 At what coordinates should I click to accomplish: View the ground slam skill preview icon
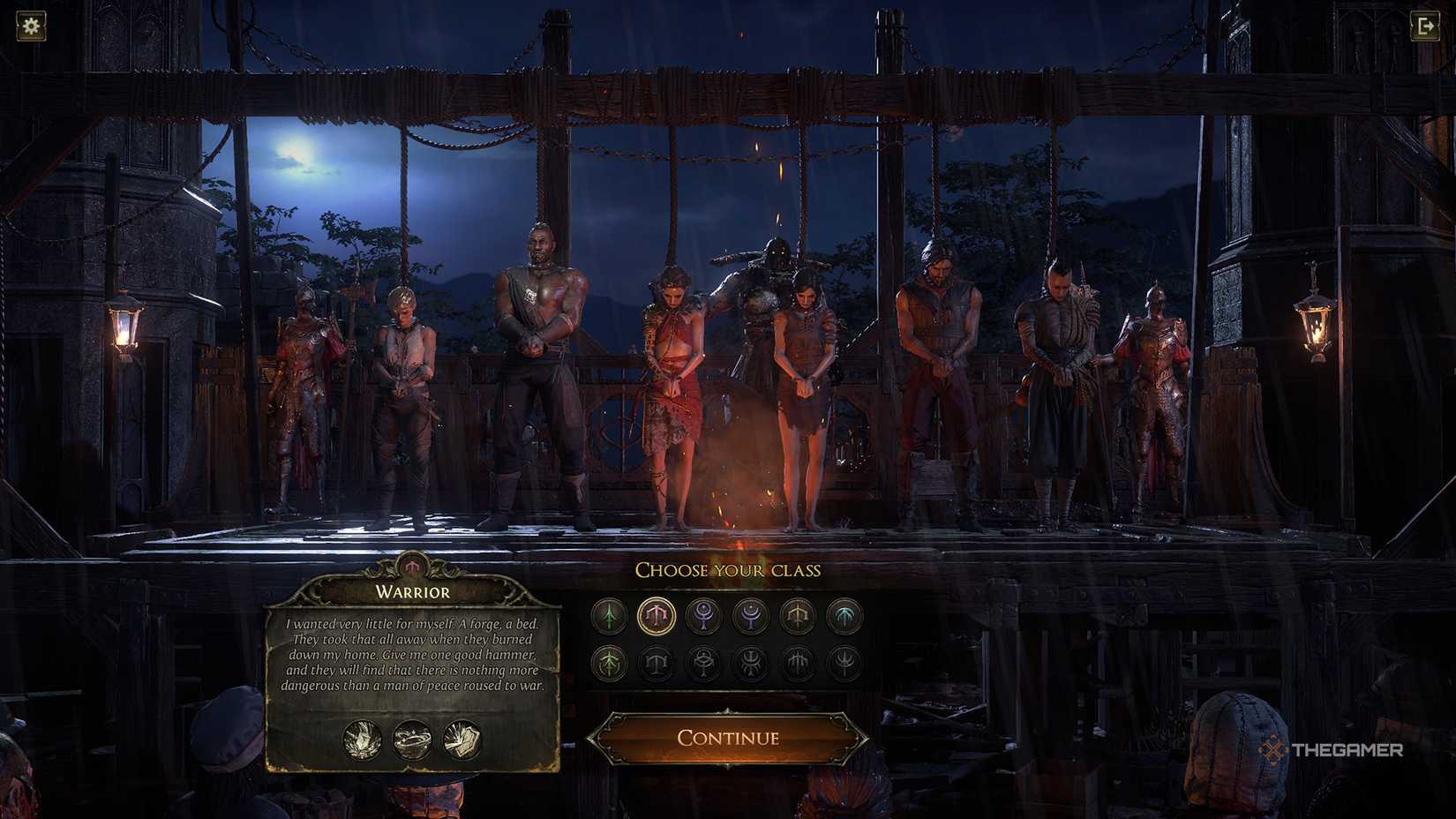pos(363,739)
